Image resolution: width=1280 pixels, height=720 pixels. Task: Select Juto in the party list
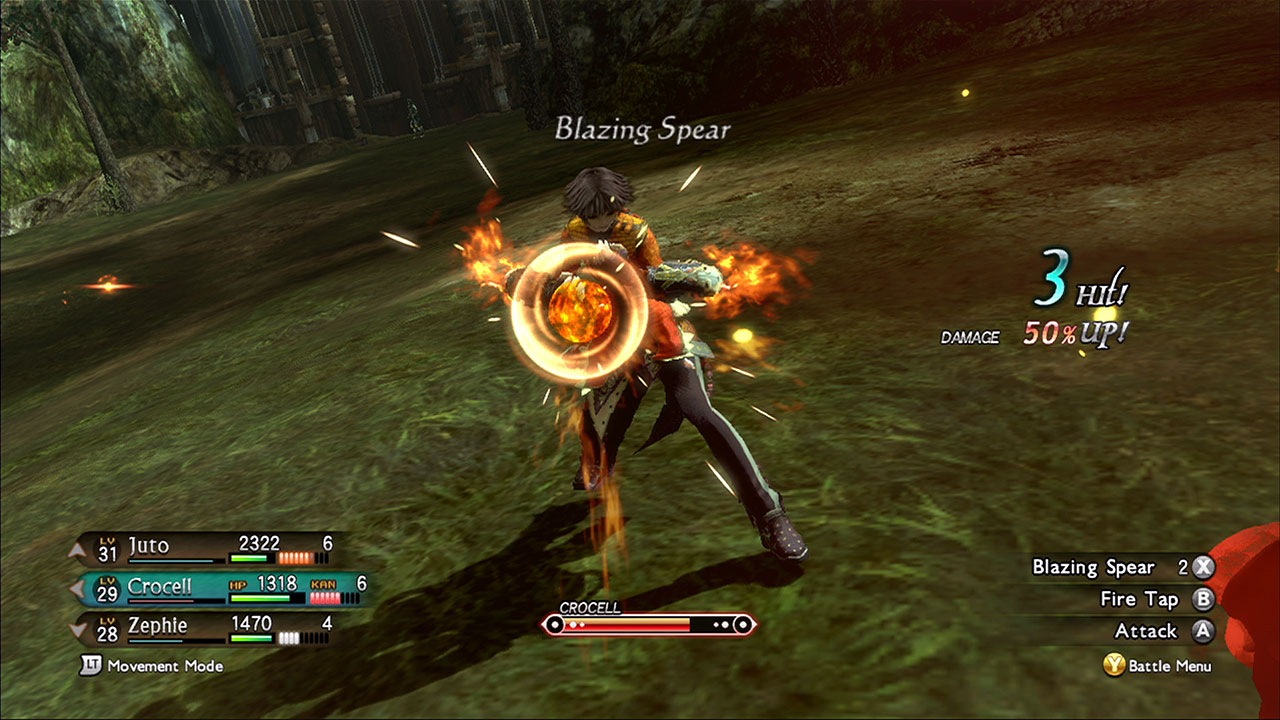click(148, 547)
